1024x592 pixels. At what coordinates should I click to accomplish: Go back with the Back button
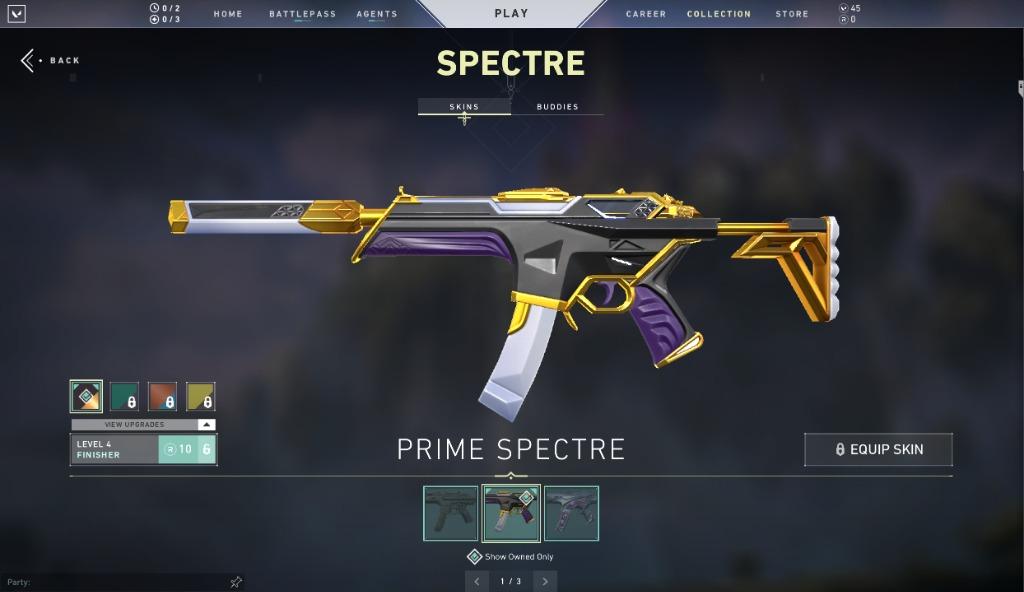[51, 61]
